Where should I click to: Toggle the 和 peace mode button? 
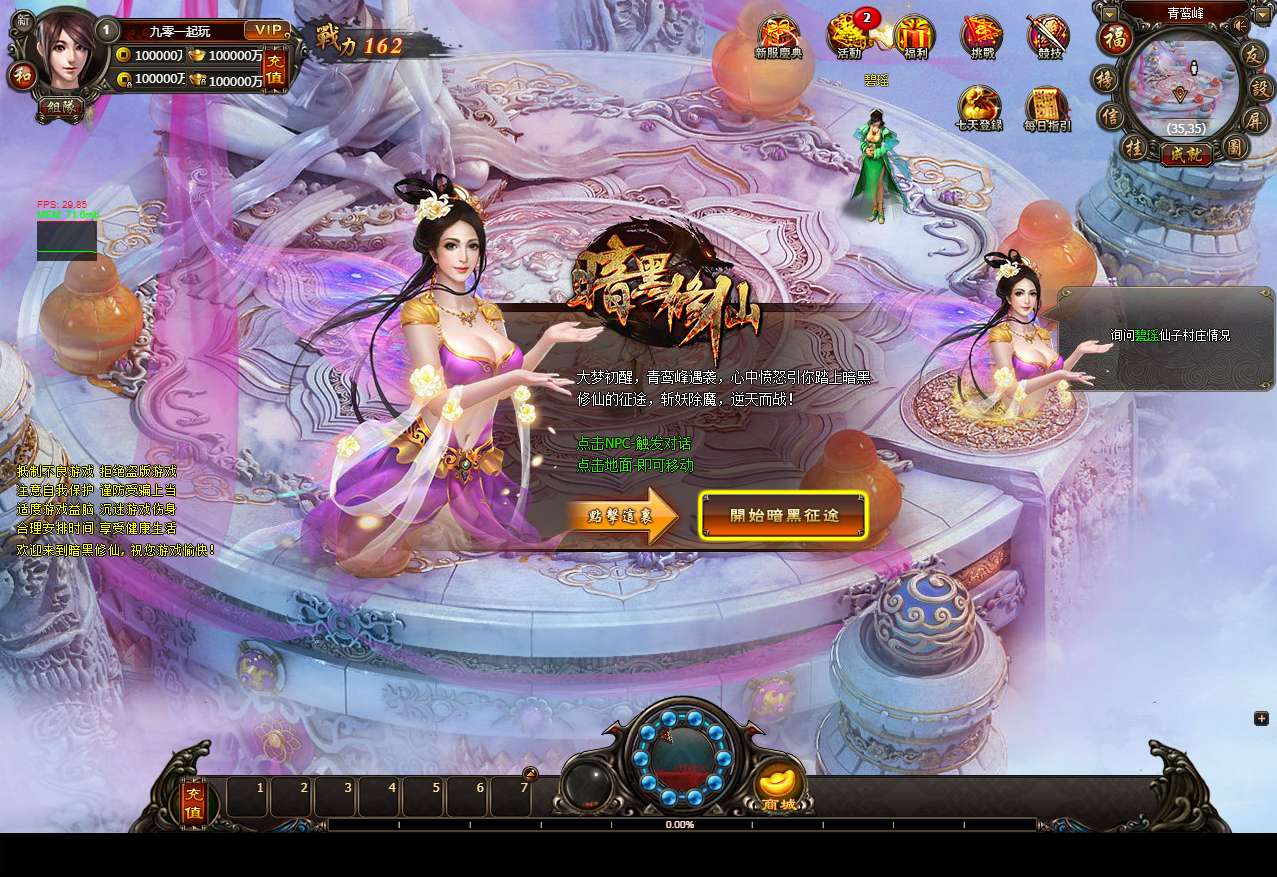tap(21, 76)
